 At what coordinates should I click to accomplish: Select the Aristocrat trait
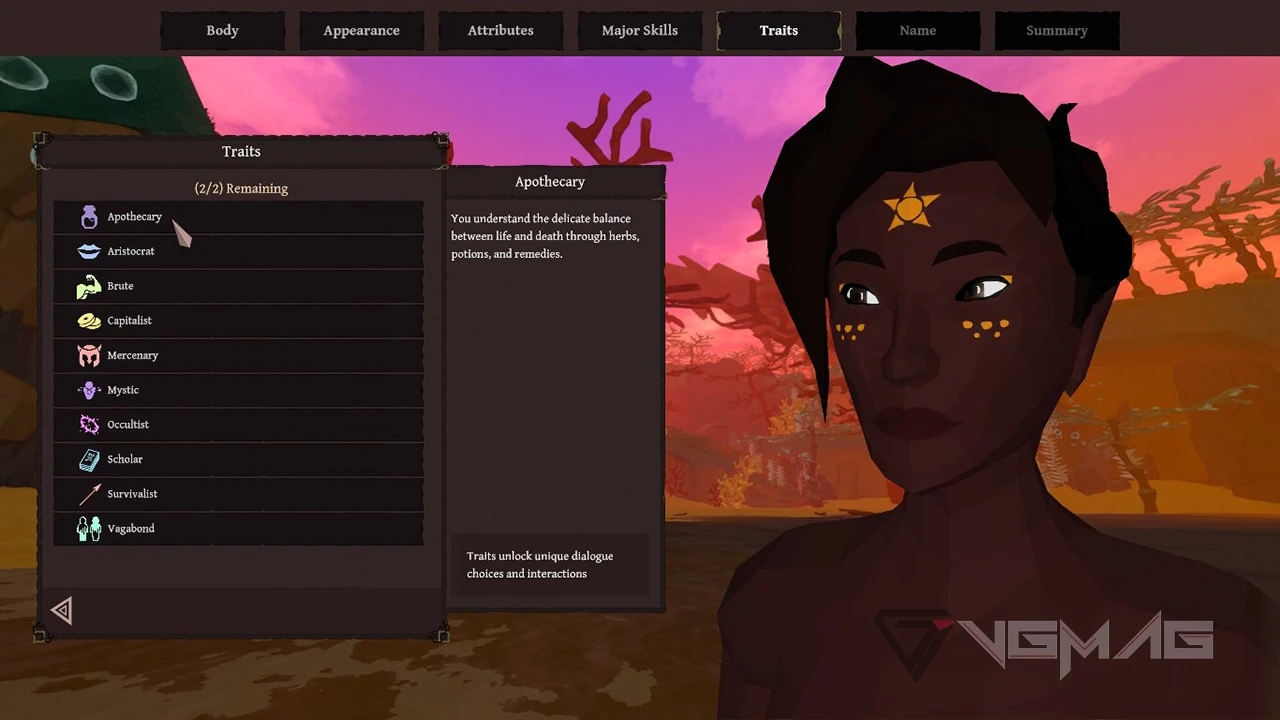[238, 252]
